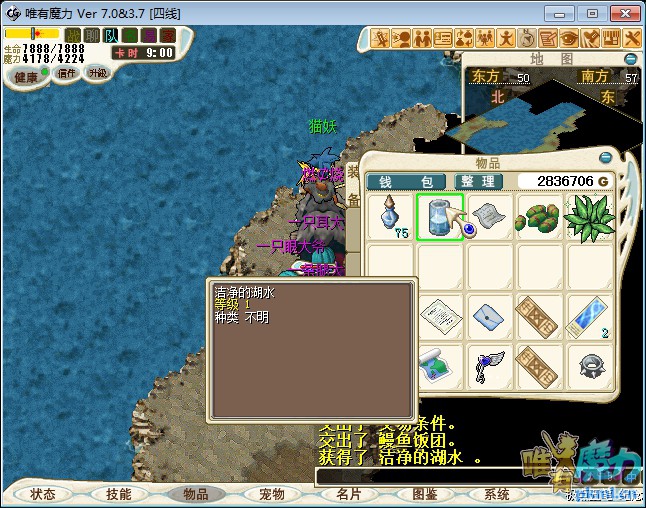Select the blue envelope item
The width and height of the screenshot is (646, 508).
point(488,317)
